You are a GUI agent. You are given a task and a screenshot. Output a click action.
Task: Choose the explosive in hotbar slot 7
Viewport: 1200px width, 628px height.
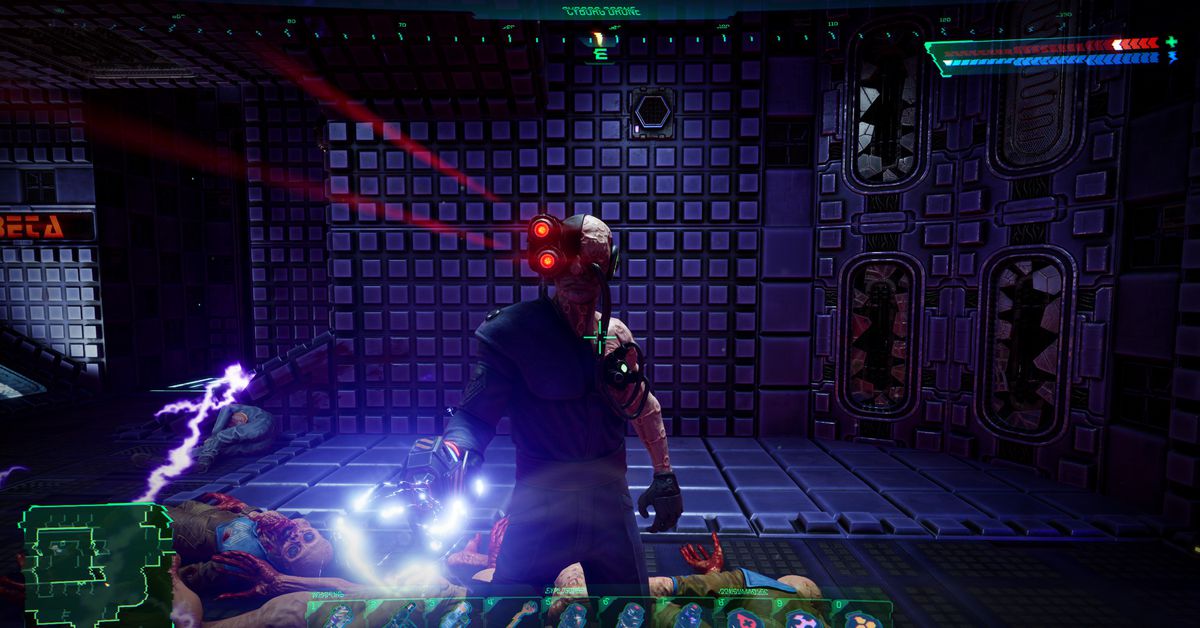[x=689, y=616]
